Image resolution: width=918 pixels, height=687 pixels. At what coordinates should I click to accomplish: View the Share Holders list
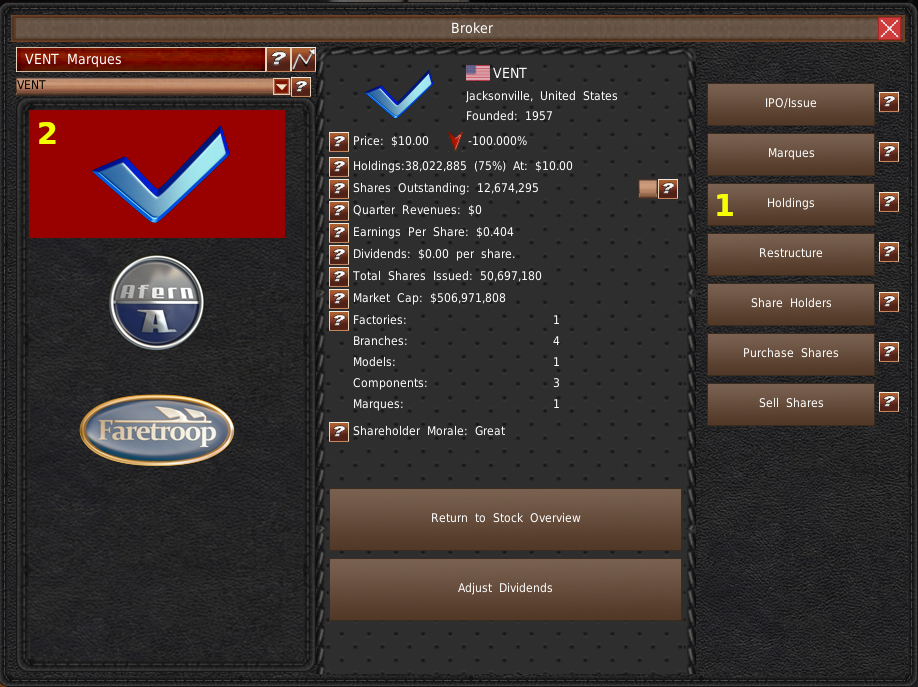pyautogui.click(x=790, y=303)
